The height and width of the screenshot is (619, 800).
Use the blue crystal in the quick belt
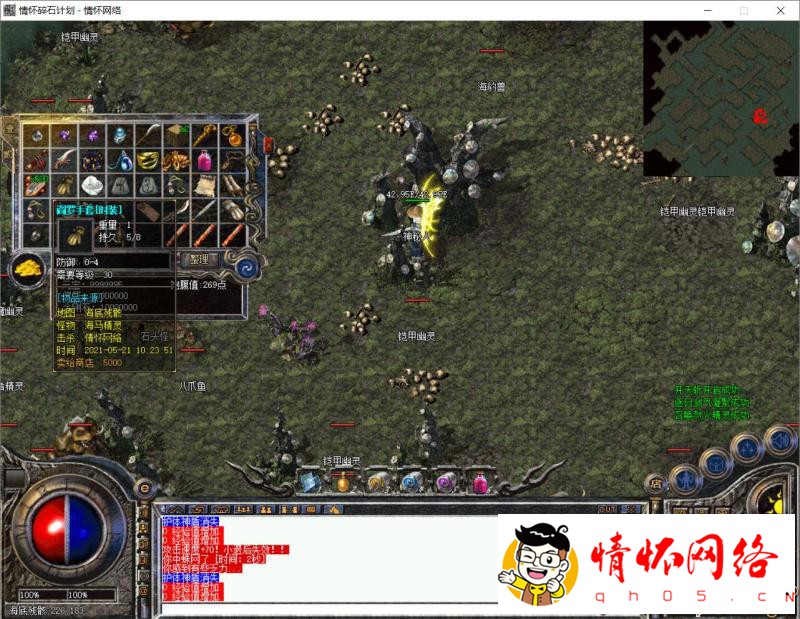click(x=309, y=482)
